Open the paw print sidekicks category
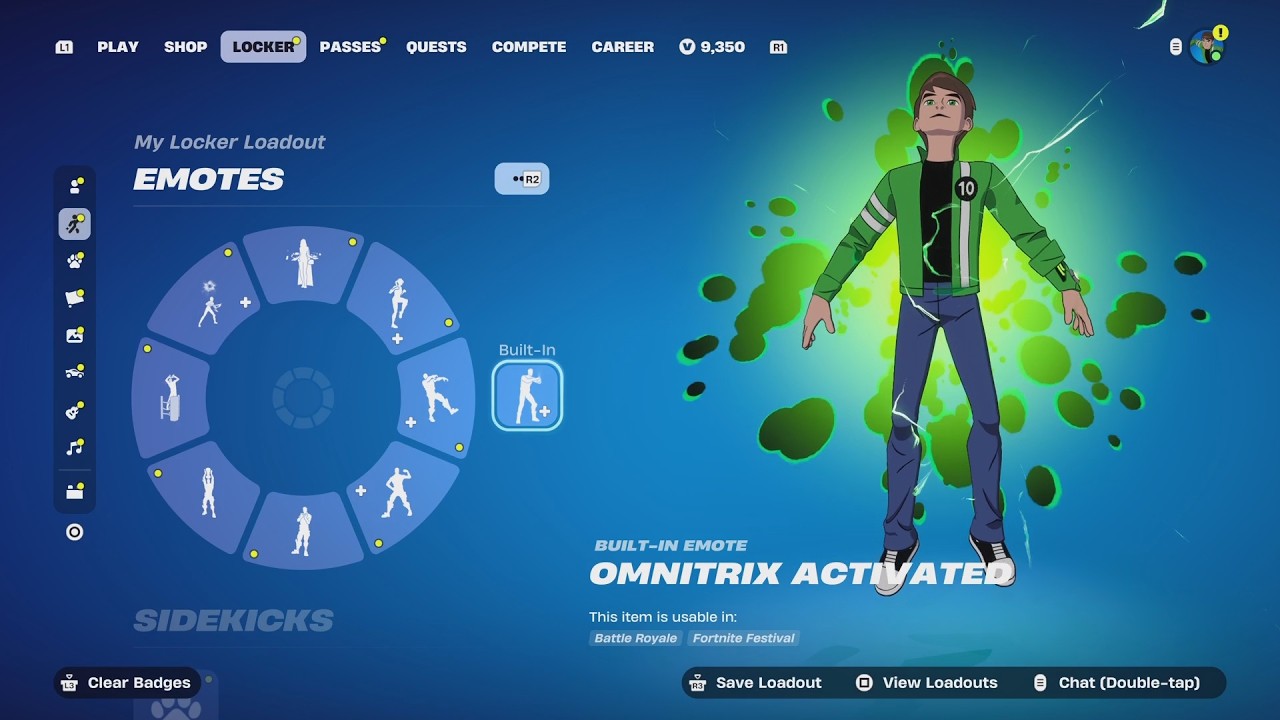The height and width of the screenshot is (720, 1280). 75,261
